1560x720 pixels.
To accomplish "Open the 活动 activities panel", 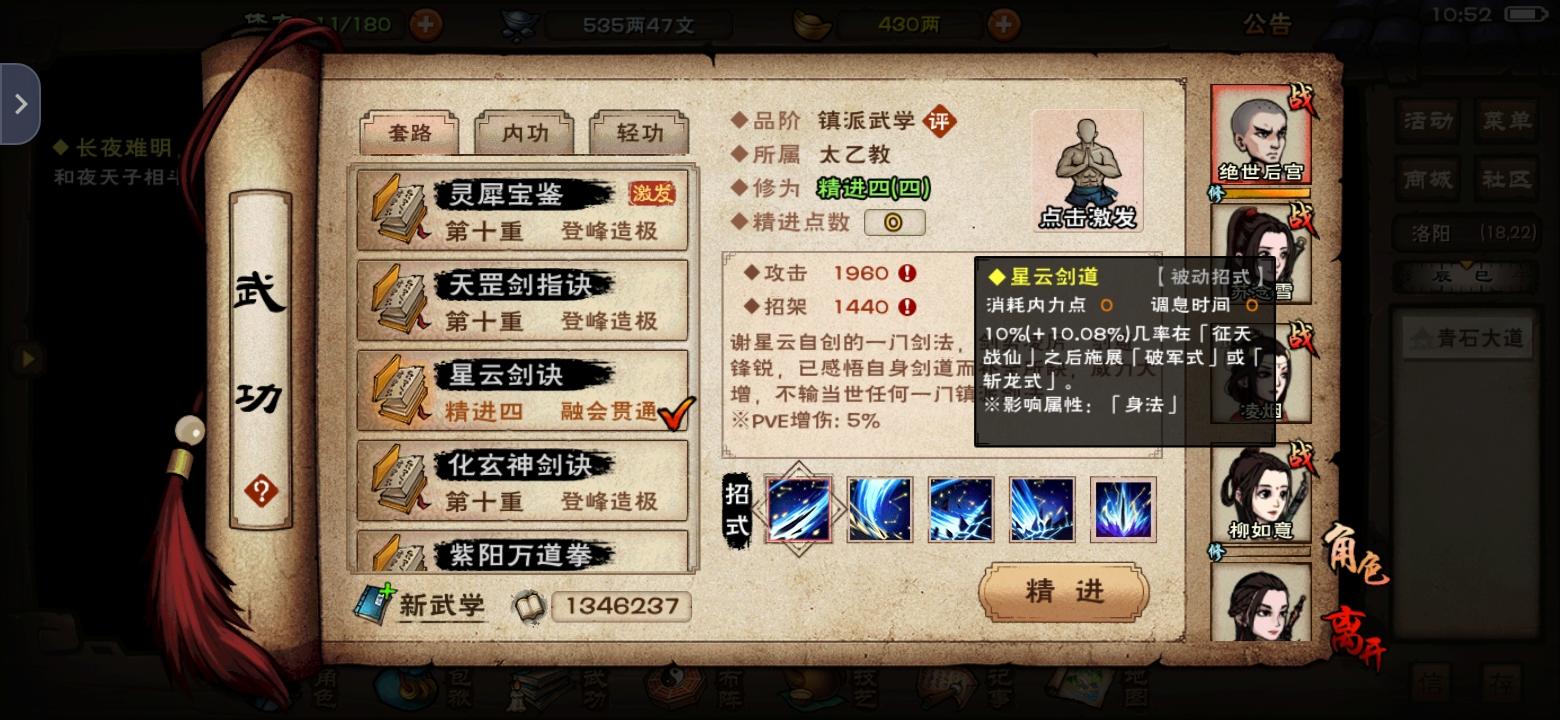I will coord(1428,122).
